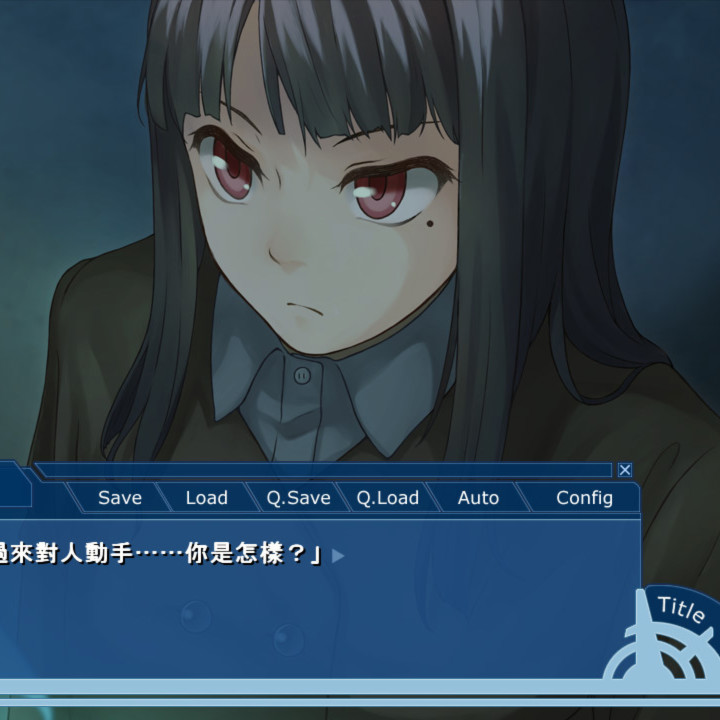
Task: Open the Config settings
Action: click(584, 498)
